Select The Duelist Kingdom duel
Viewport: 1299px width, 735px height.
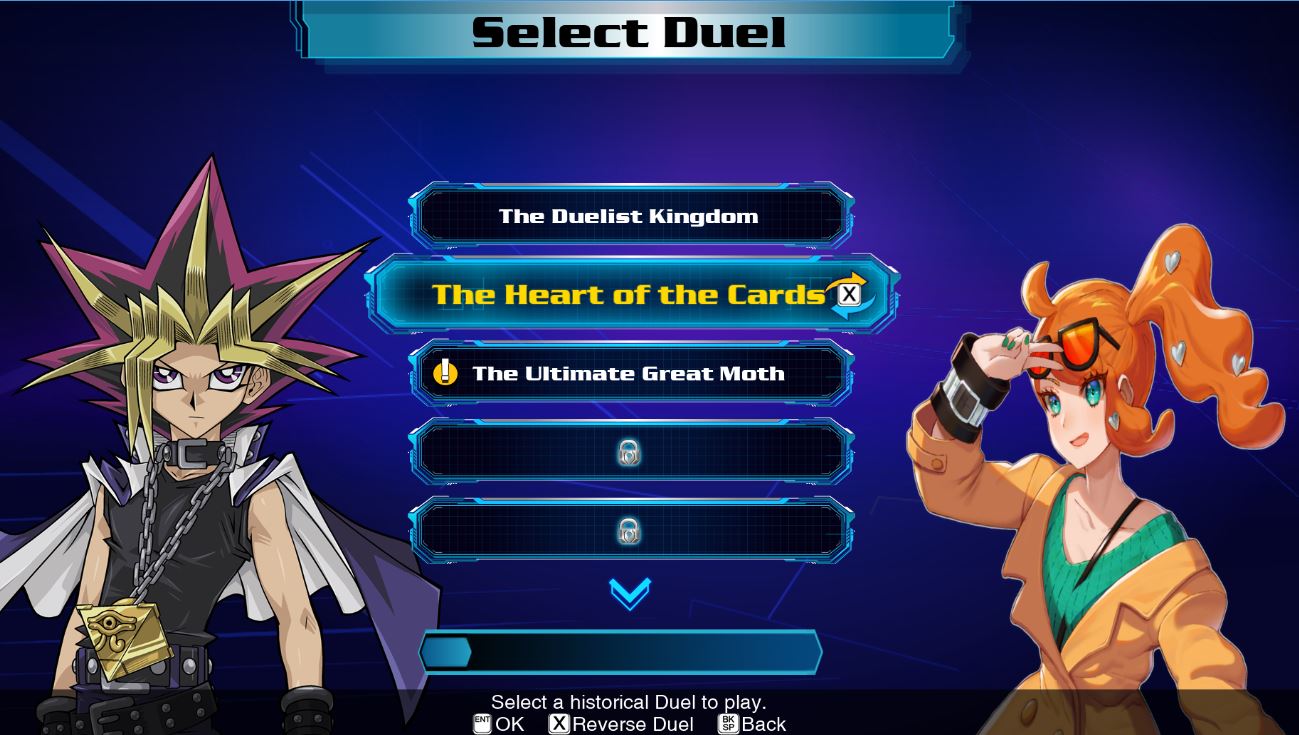[630, 216]
